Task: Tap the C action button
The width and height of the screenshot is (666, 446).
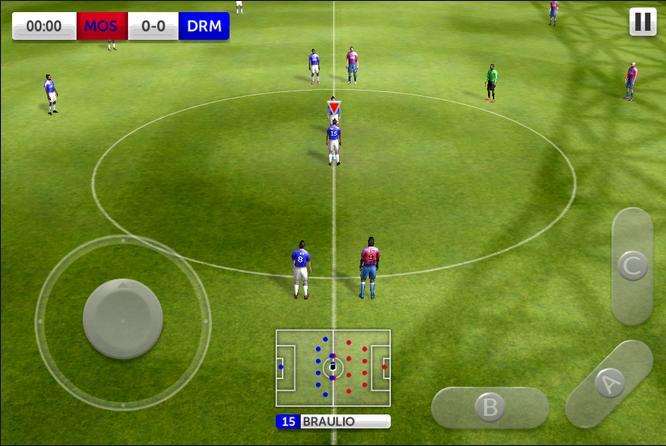Action: pos(632,266)
